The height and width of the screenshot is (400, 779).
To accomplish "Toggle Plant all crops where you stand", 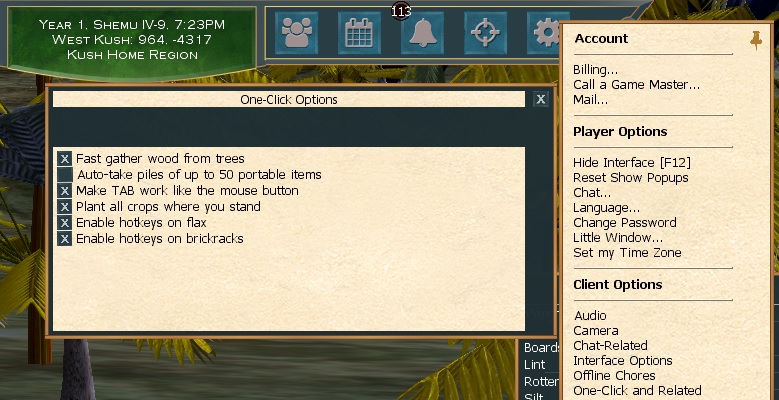I will click(x=65, y=207).
